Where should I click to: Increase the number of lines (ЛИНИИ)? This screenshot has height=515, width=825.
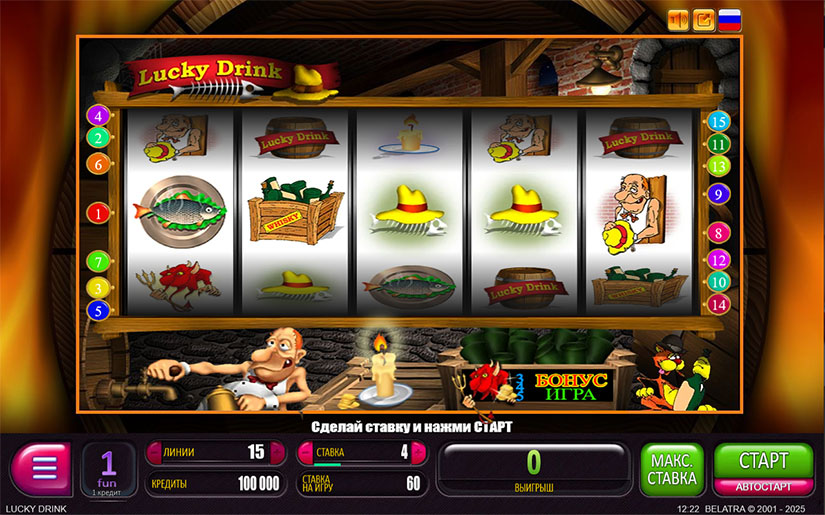(278, 453)
